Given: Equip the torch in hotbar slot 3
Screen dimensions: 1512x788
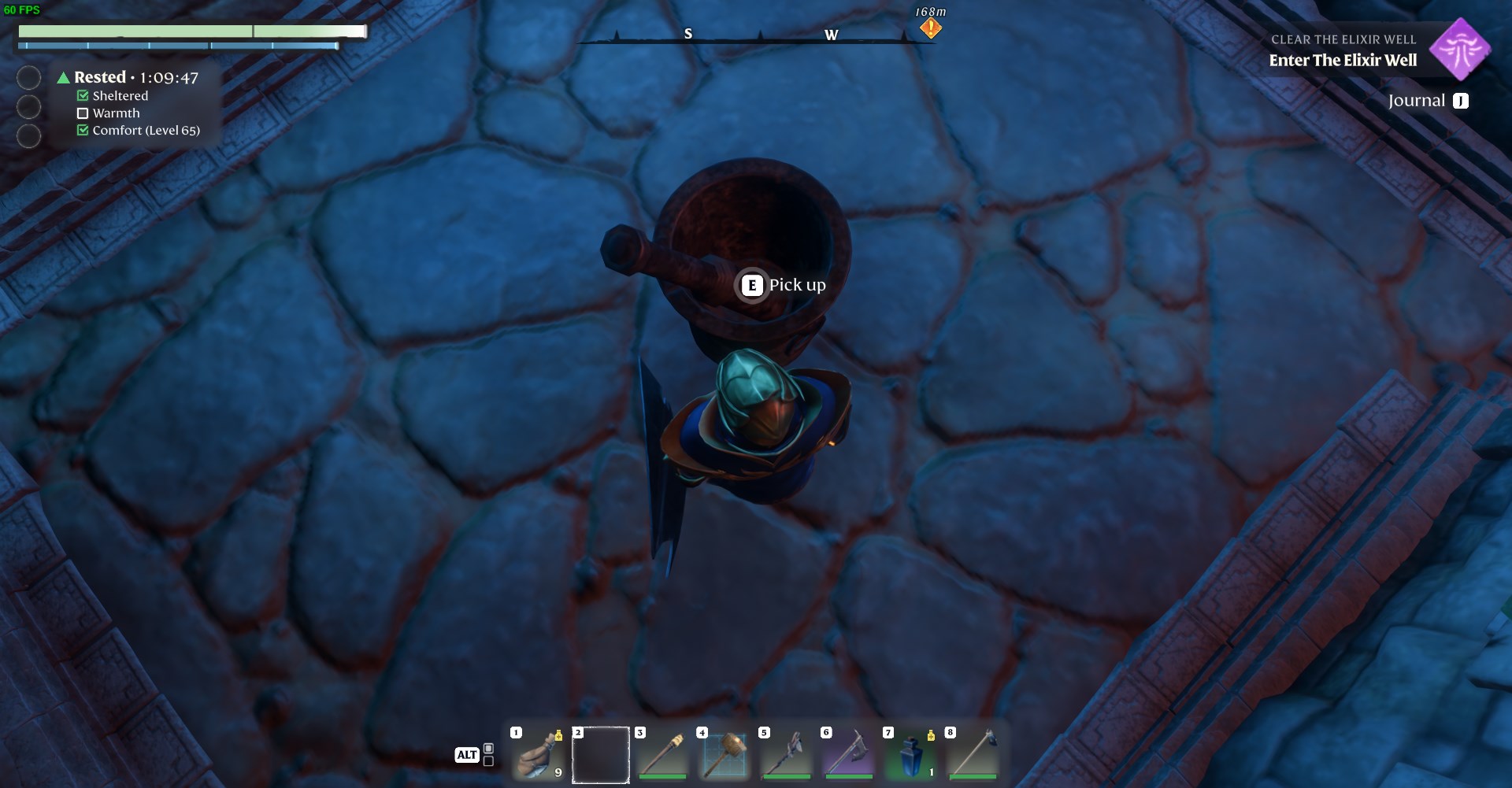Looking at the screenshot, I should pos(662,755).
